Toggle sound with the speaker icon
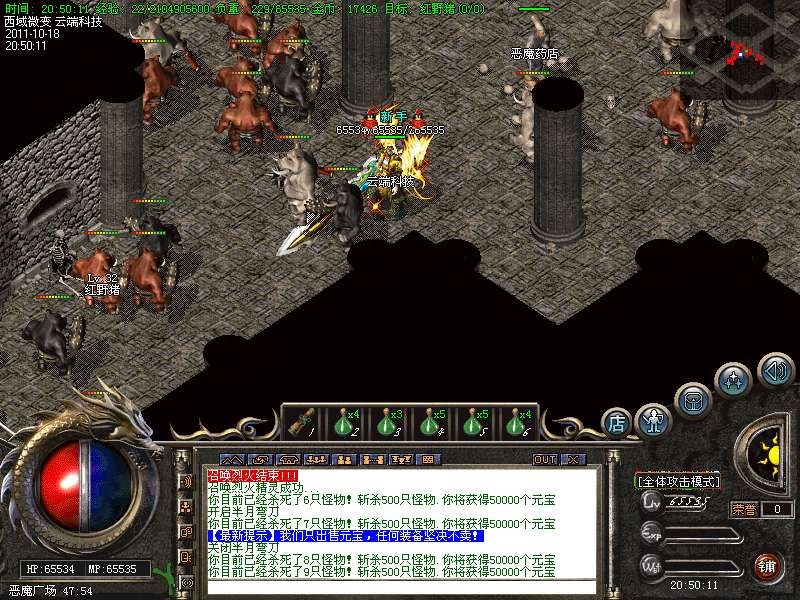This screenshot has height=600, width=800. 775,371
